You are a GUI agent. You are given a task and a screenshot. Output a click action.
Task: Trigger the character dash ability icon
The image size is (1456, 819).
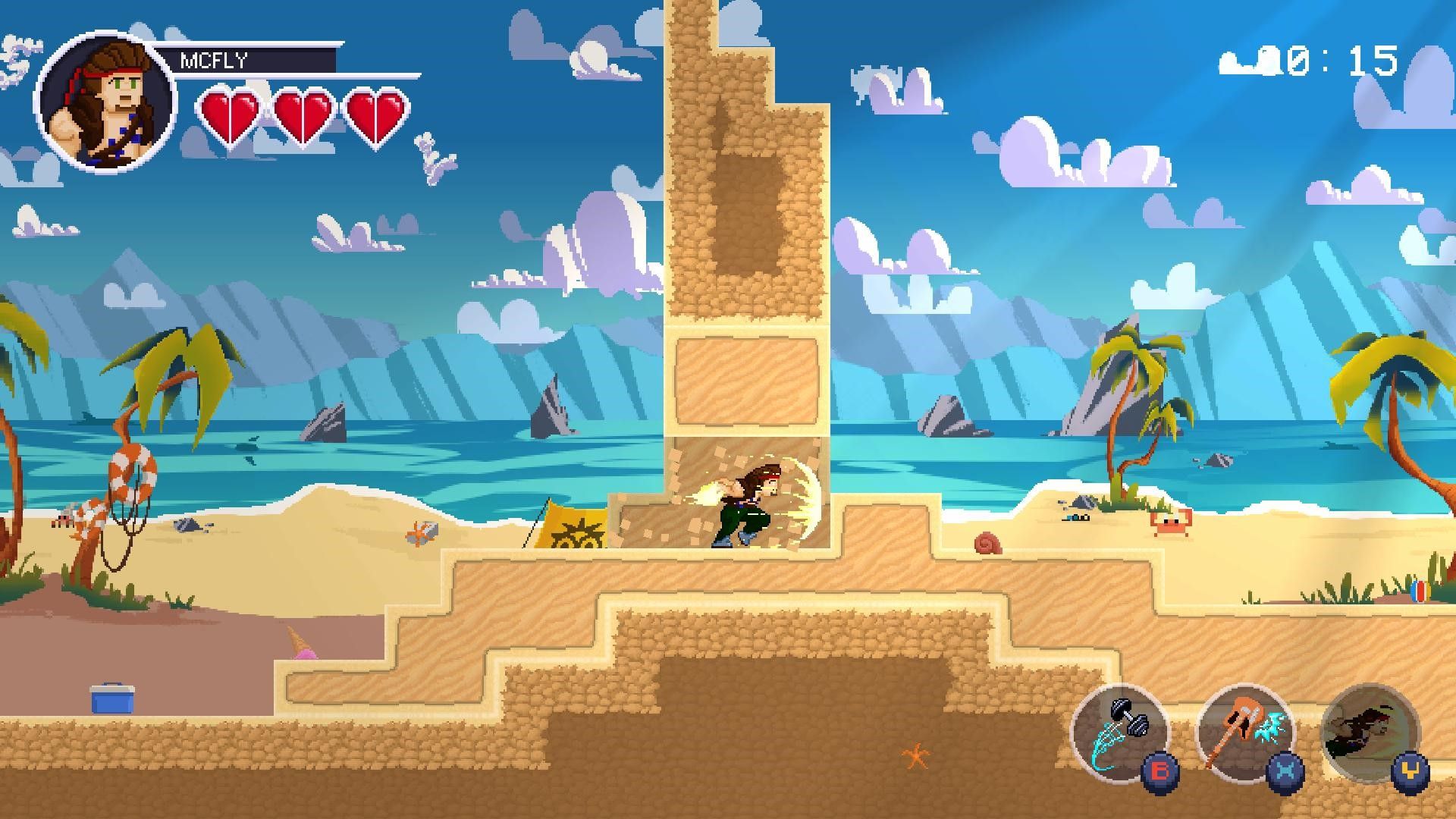[1369, 731]
